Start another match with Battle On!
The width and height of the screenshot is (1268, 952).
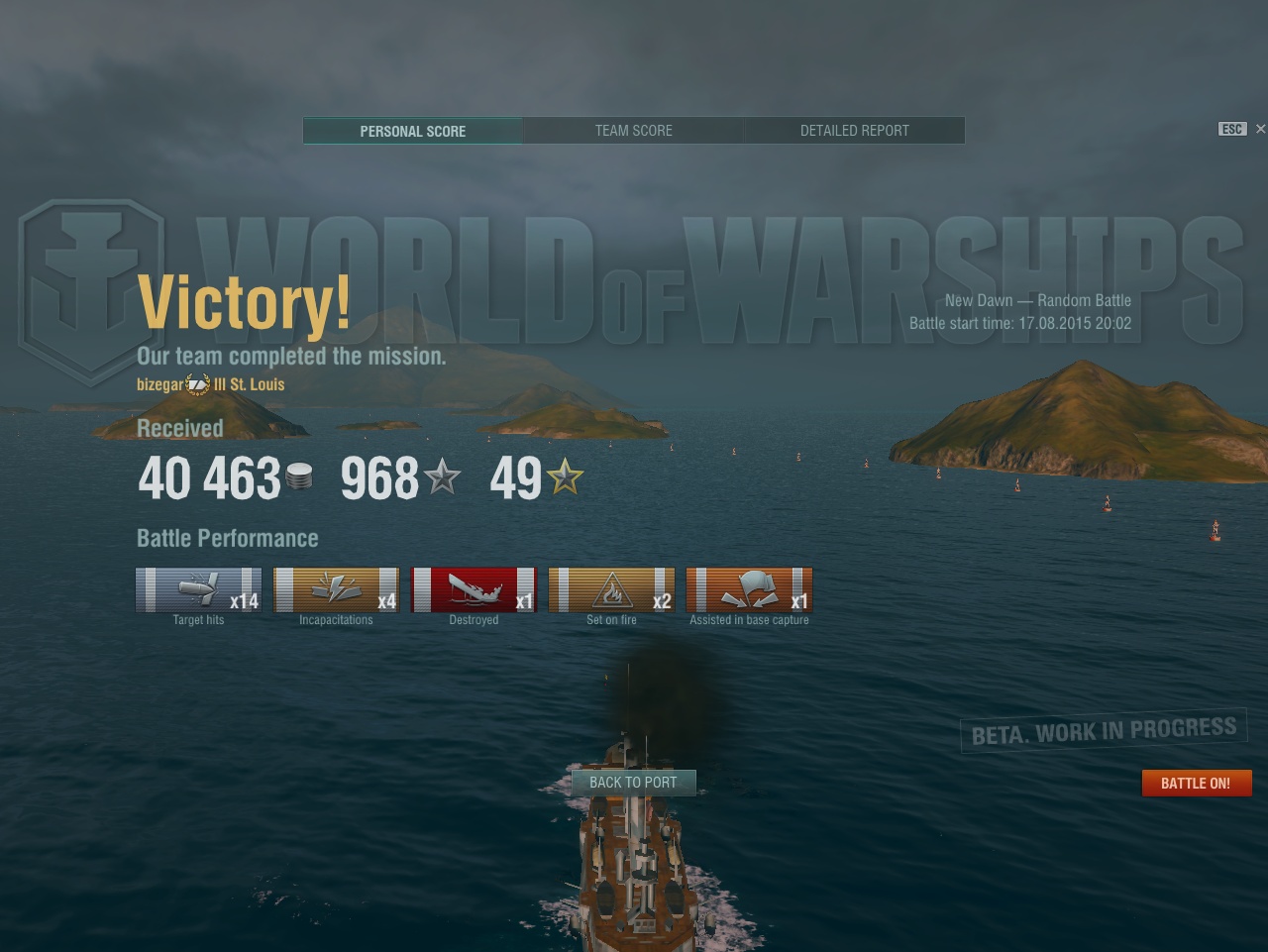1196,783
